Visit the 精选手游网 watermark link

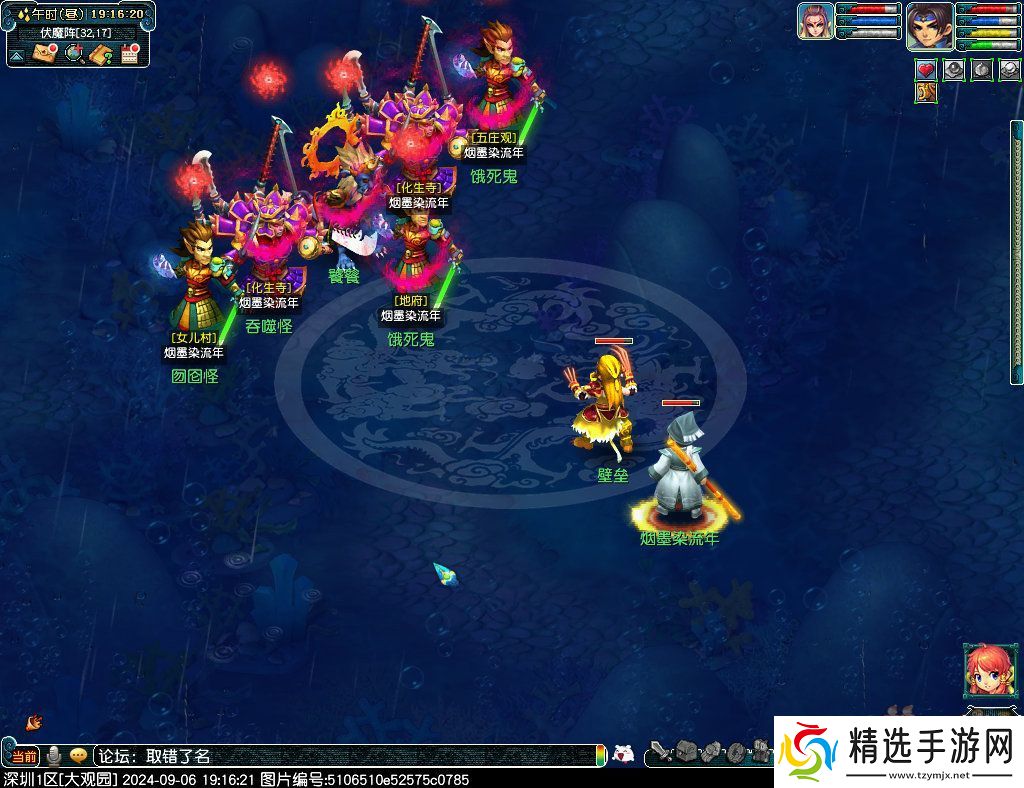898,751
